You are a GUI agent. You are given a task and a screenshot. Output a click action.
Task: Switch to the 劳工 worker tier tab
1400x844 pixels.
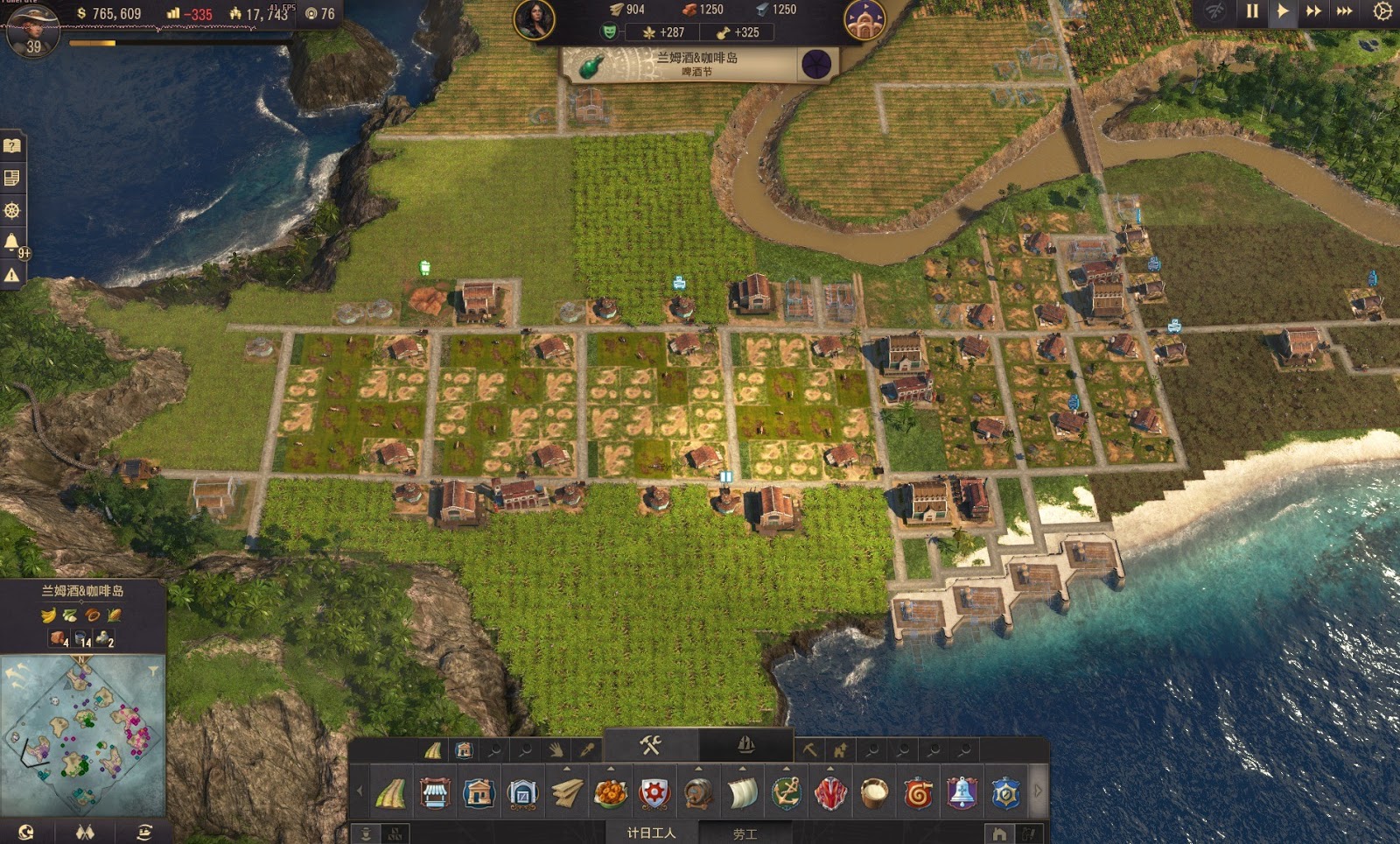pyautogui.click(x=745, y=833)
